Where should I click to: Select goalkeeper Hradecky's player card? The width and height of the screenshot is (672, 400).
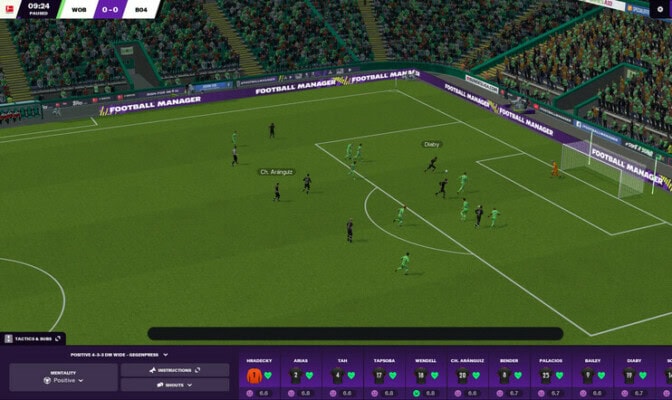[x=260, y=374]
